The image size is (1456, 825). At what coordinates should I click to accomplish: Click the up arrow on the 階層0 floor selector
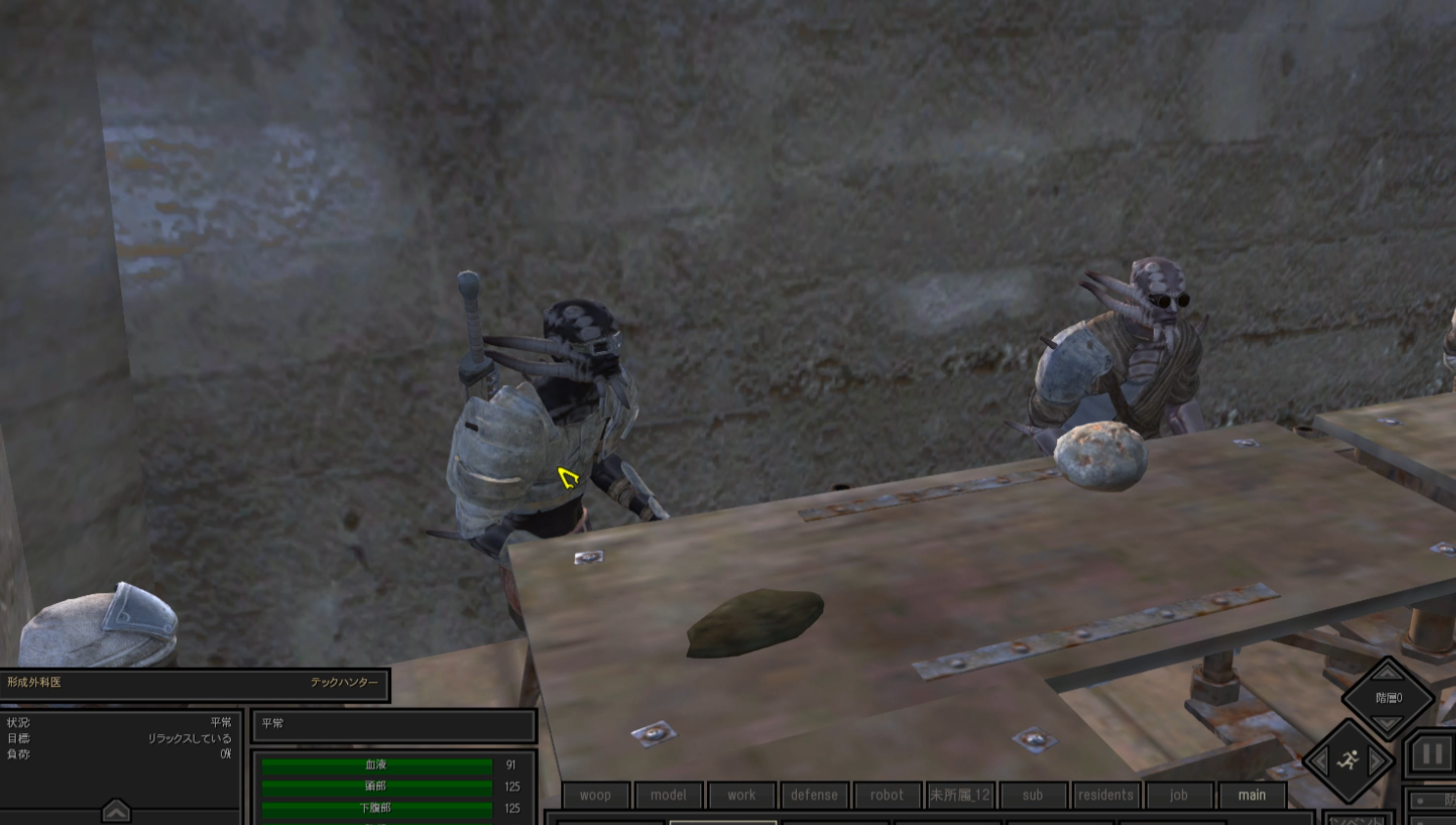pyautogui.click(x=1386, y=672)
